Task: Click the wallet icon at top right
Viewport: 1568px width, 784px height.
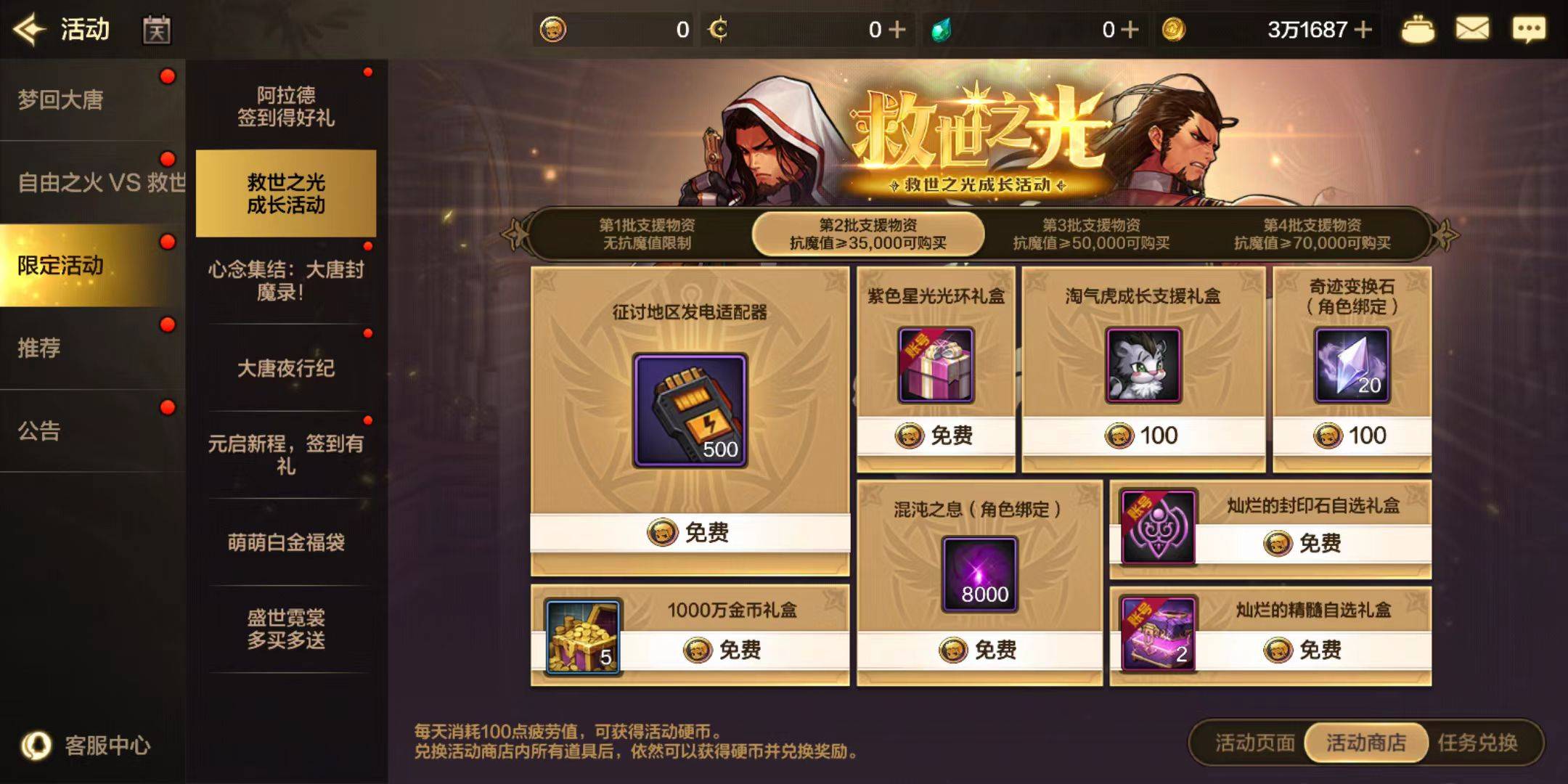Action: pyautogui.click(x=1418, y=29)
